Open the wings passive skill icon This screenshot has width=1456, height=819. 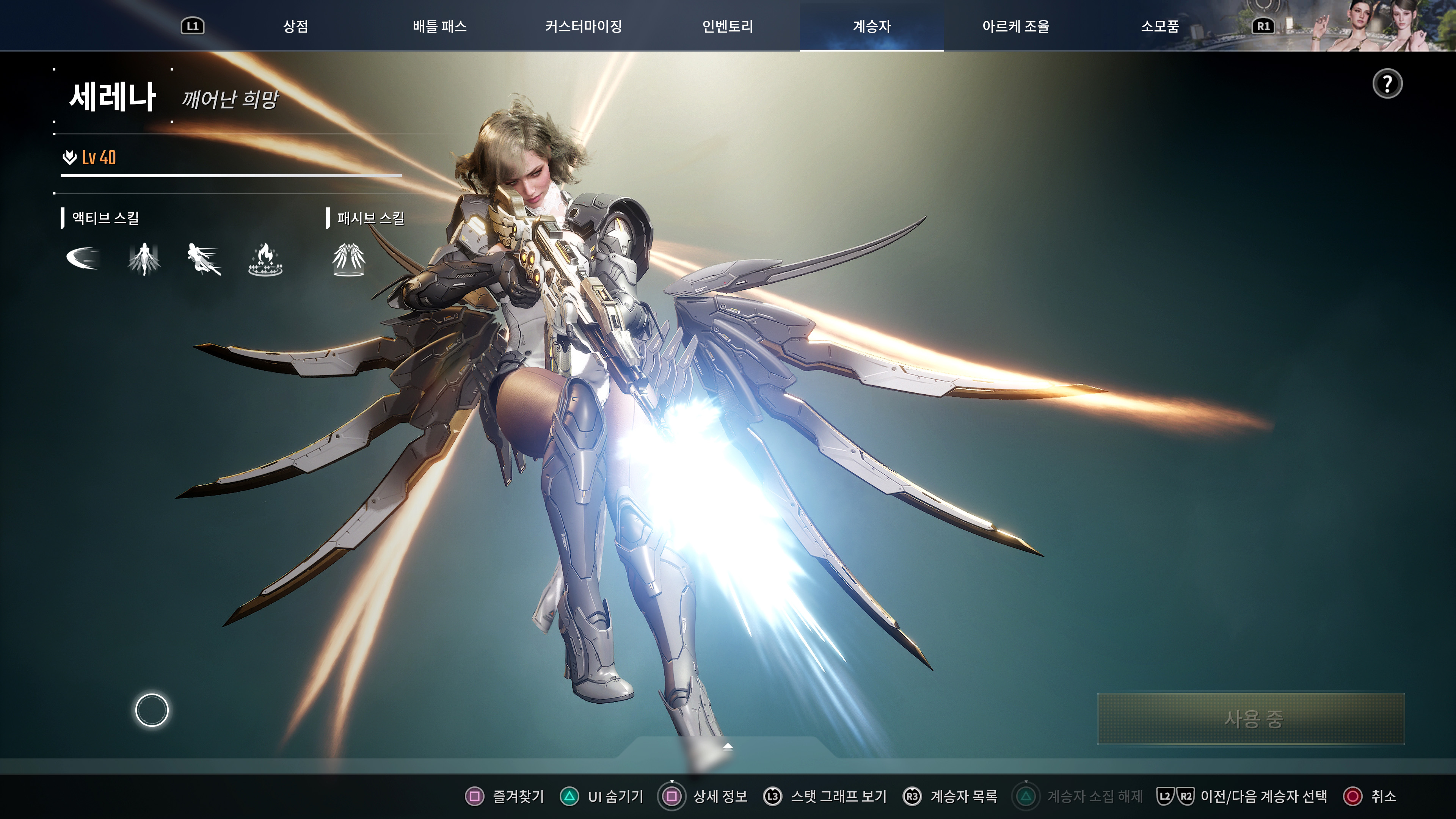point(350,259)
